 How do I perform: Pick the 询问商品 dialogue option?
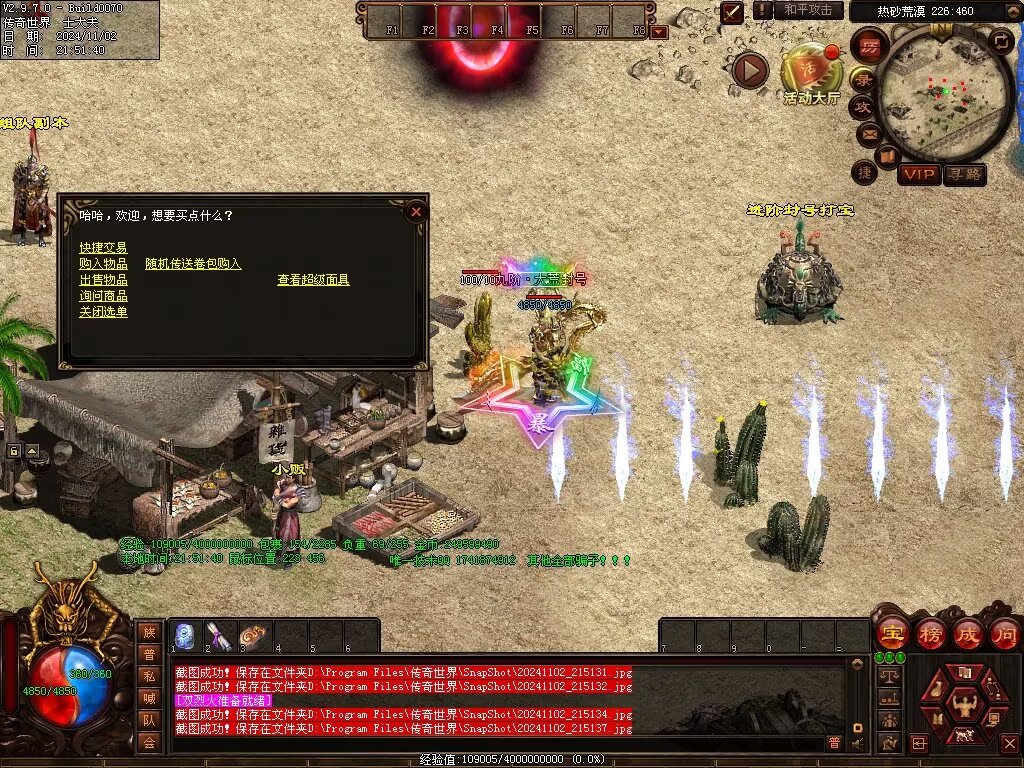[103, 296]
